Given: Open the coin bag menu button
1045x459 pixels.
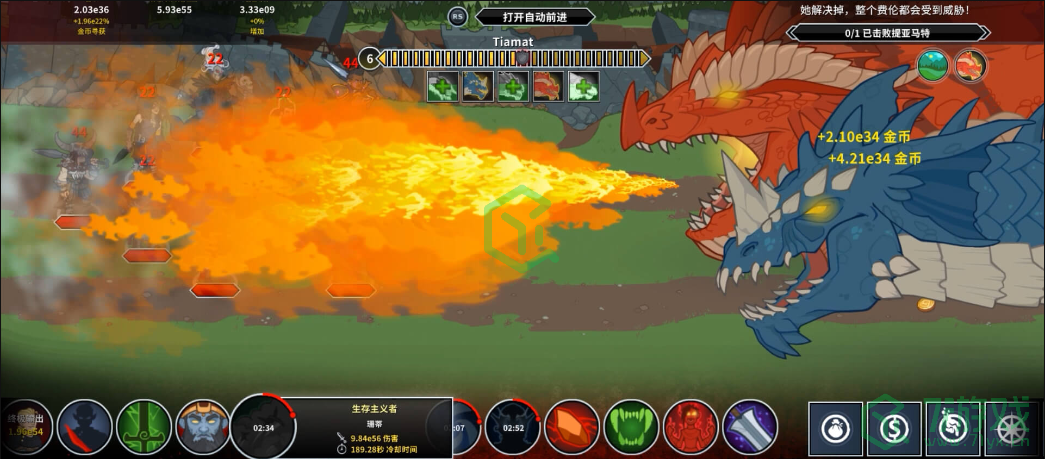Looking at the screenshot, I should coord(836,428).
